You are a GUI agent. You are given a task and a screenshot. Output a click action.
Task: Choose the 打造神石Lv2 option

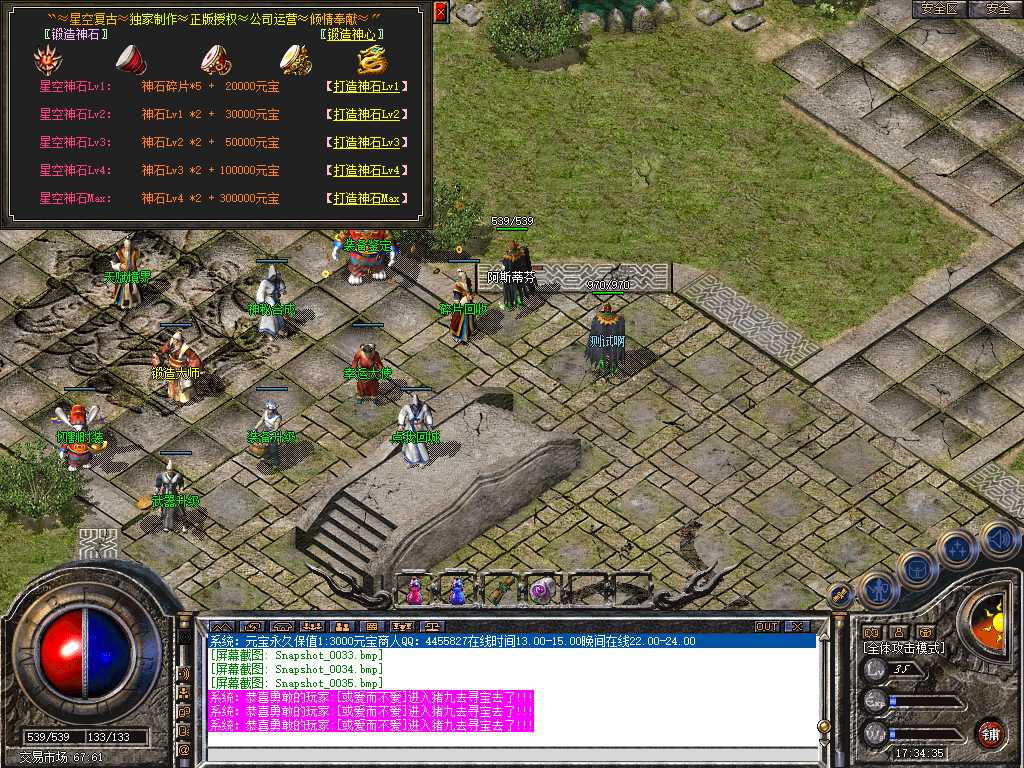(x=366, y=115)
